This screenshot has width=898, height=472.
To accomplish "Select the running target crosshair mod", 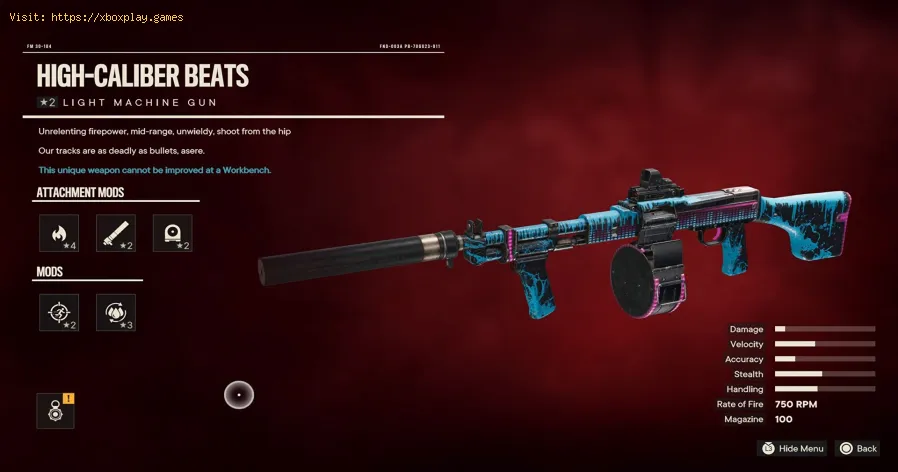I will click(58, 312).
